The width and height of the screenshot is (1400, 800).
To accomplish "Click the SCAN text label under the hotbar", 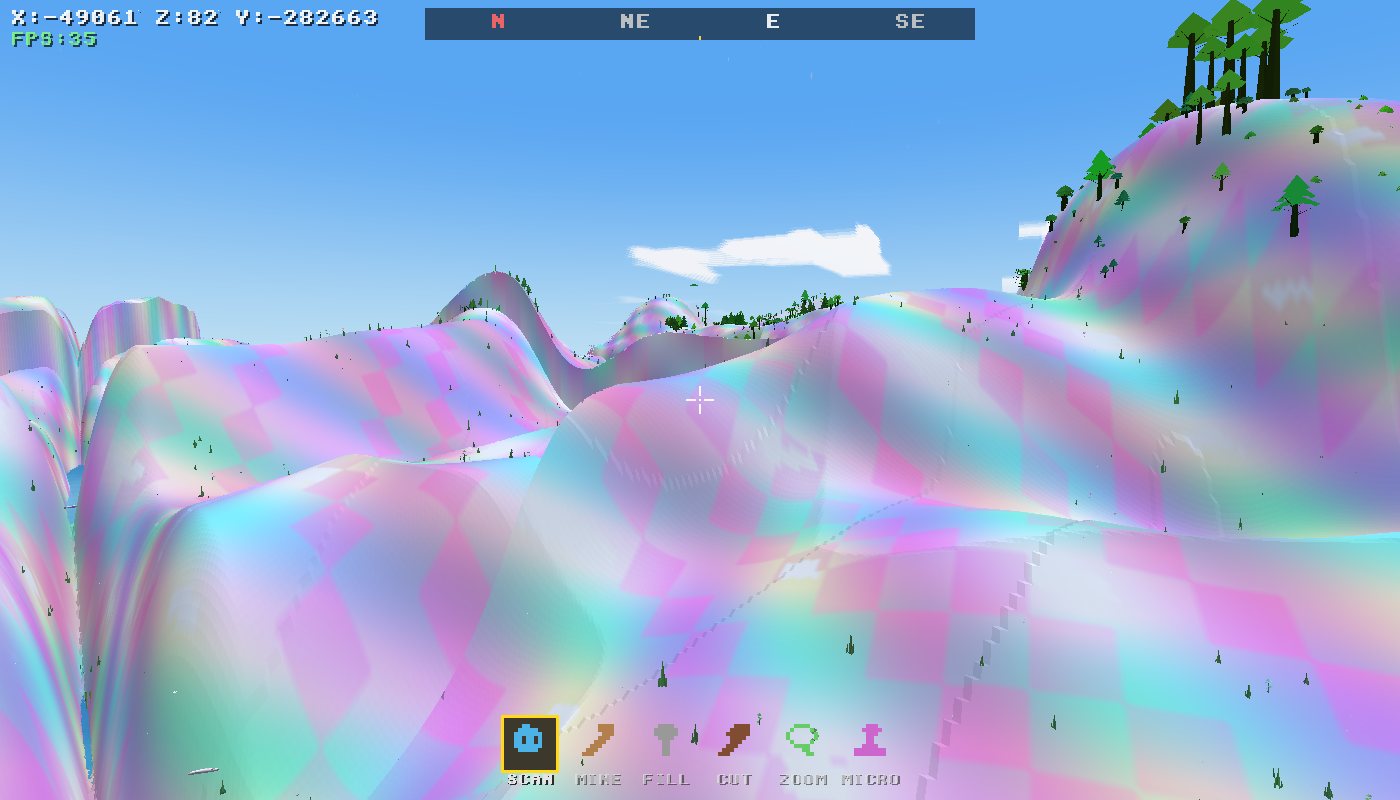I will 530,779.
